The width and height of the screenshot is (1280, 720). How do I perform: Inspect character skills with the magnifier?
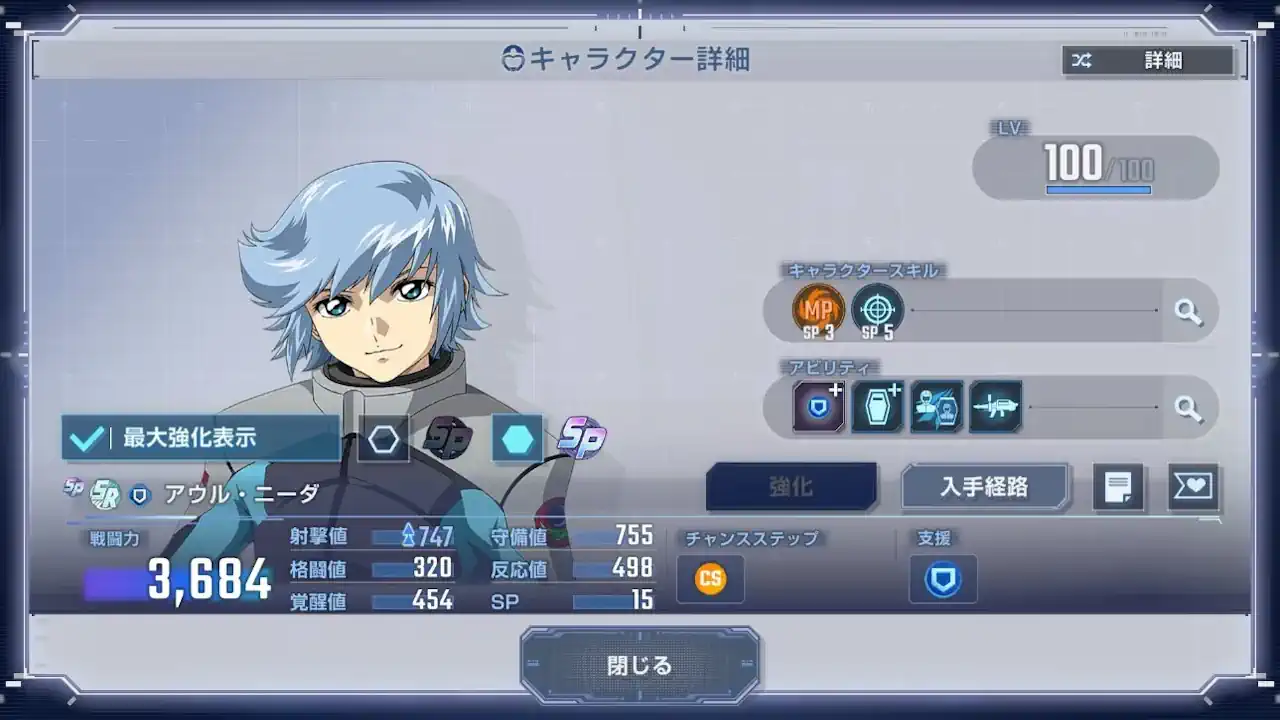point(1188,311)
